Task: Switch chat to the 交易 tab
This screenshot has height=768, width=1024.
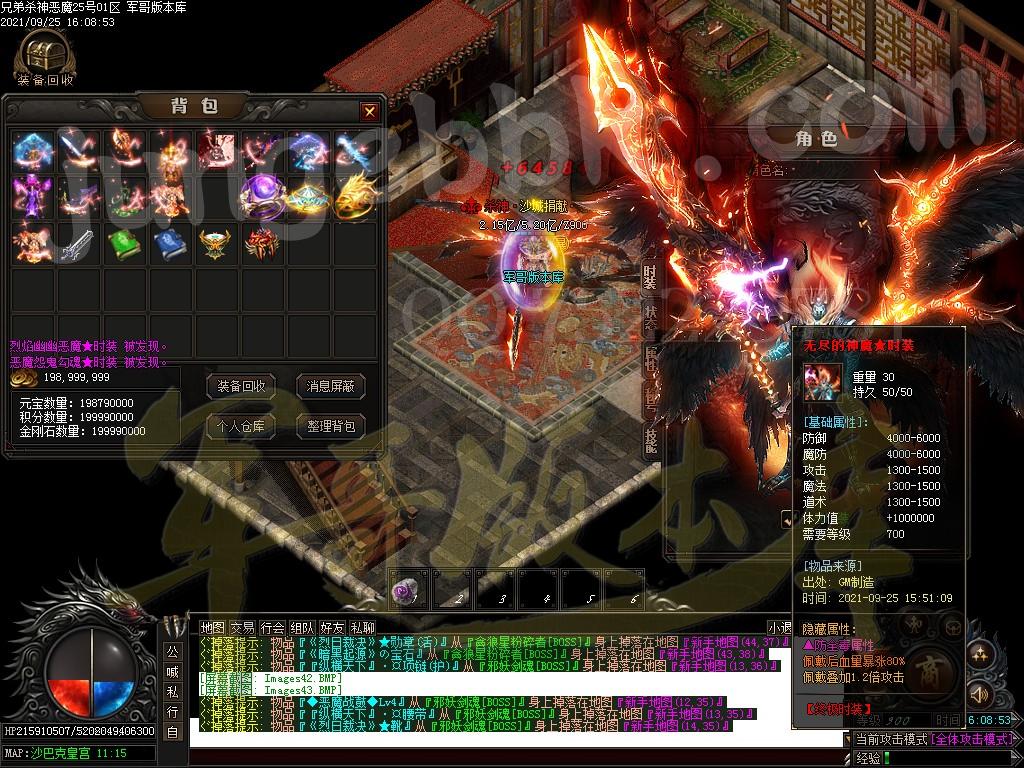Action: (243, 627)
